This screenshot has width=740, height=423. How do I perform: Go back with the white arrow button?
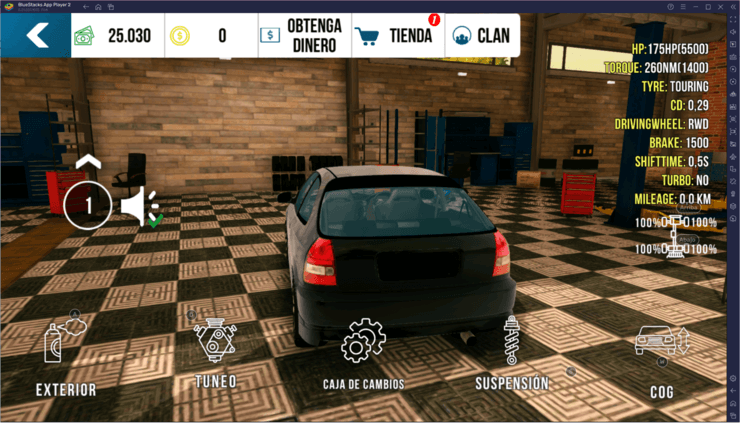click(x=36, y=36)
